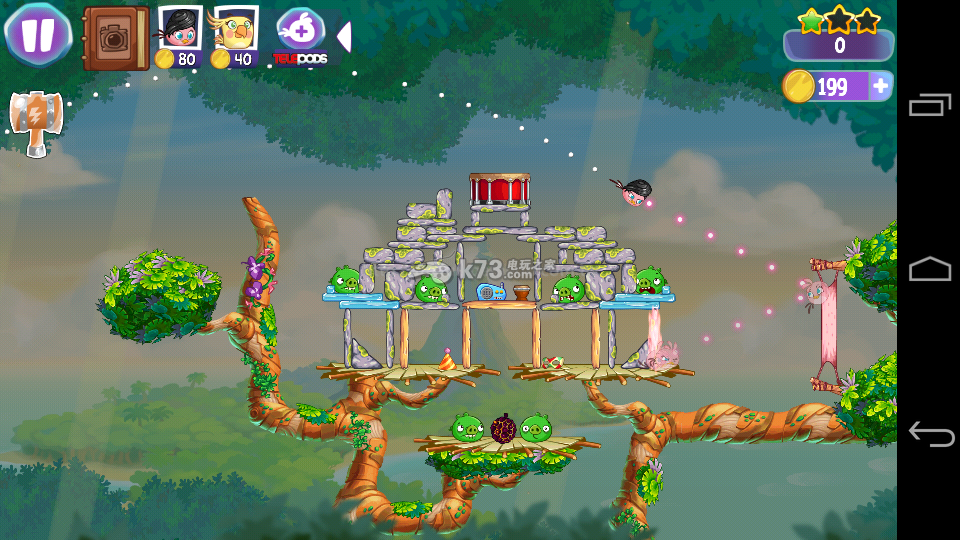This screenshot has width=960, height=540.
Task: Add more coins with the plus button
Action: click(x=880, y=87)
